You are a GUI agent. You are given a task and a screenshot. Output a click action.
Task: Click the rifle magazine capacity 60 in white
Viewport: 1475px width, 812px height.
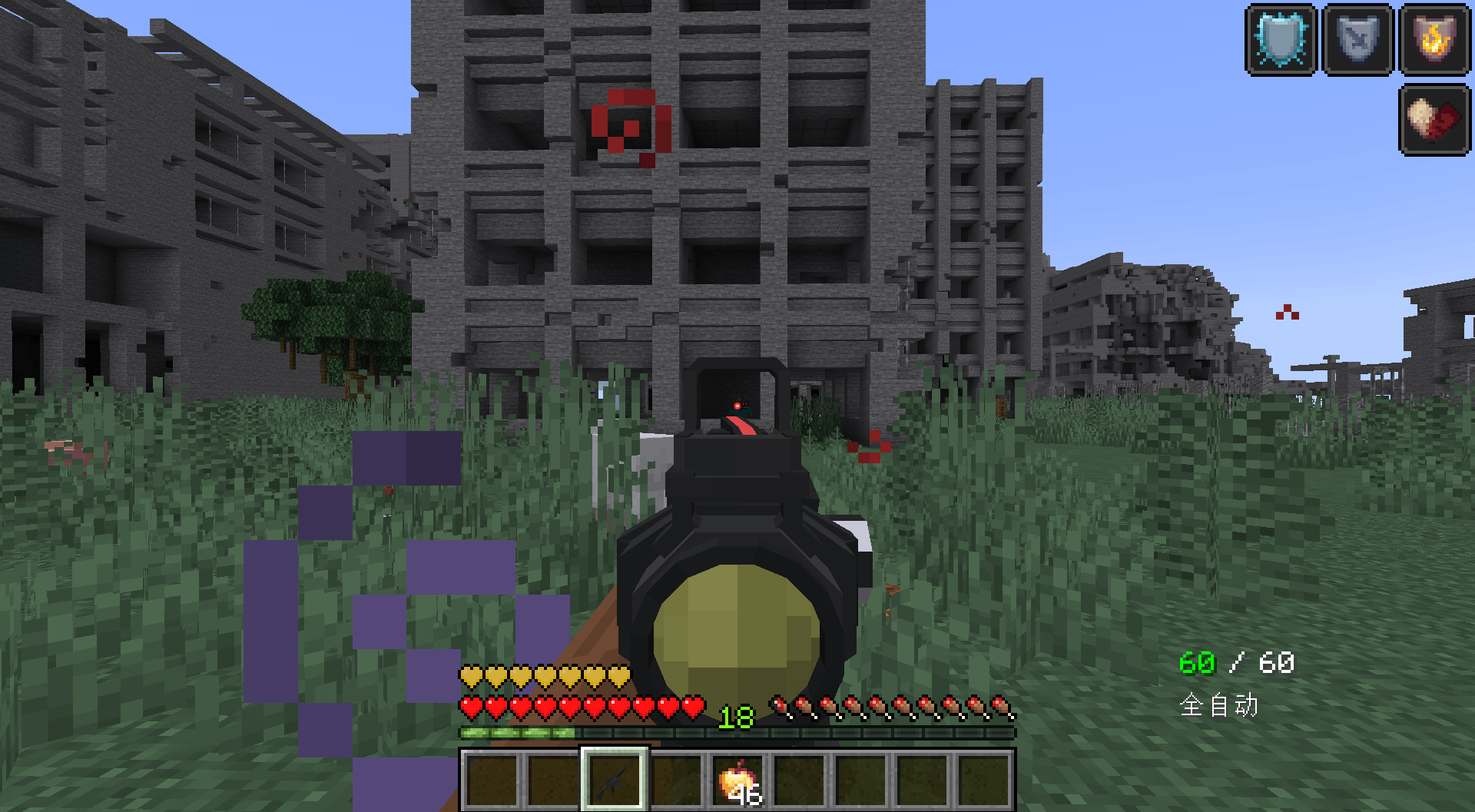point(1278,661)
